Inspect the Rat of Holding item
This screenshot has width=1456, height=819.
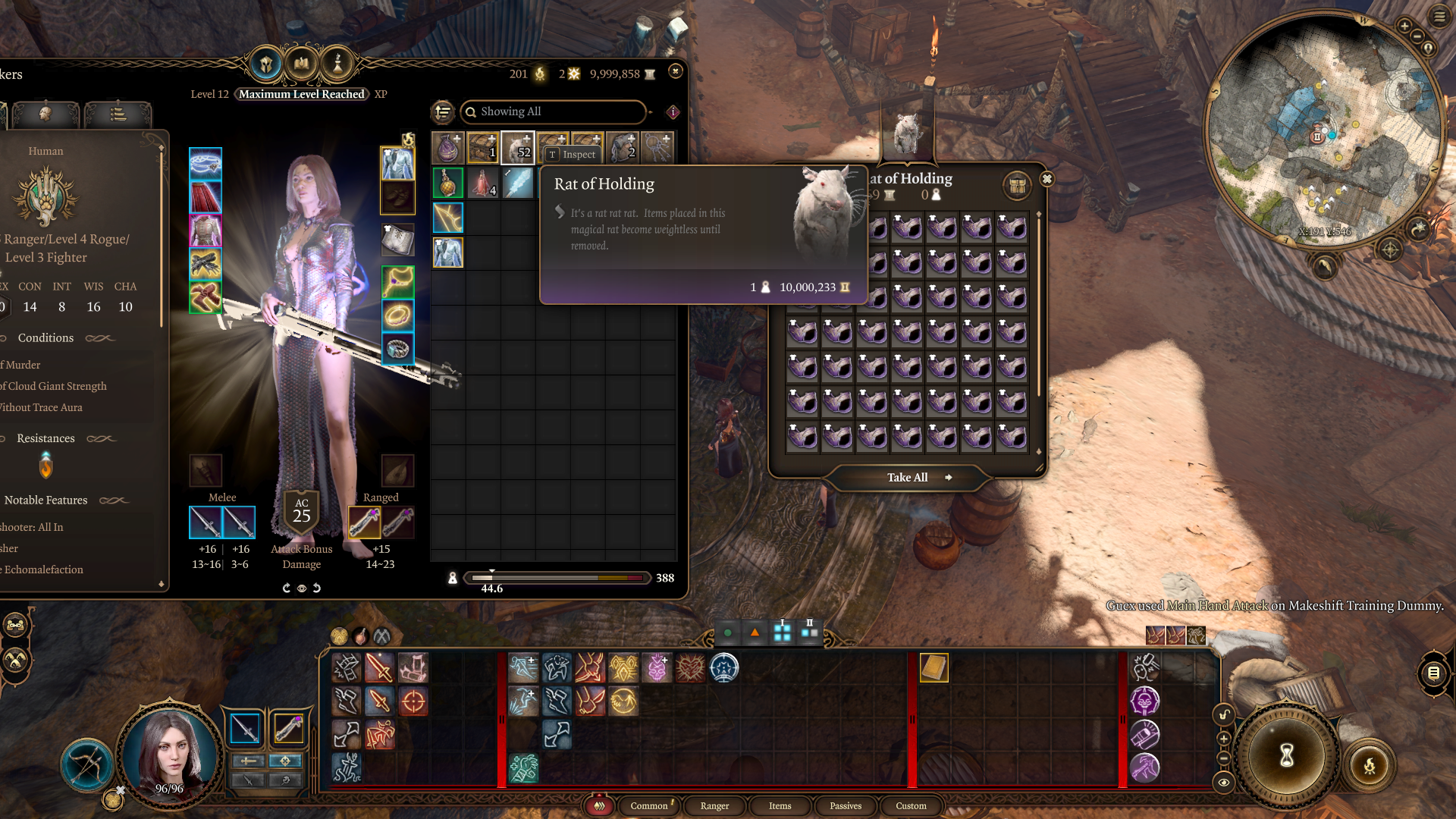[573, 155]
